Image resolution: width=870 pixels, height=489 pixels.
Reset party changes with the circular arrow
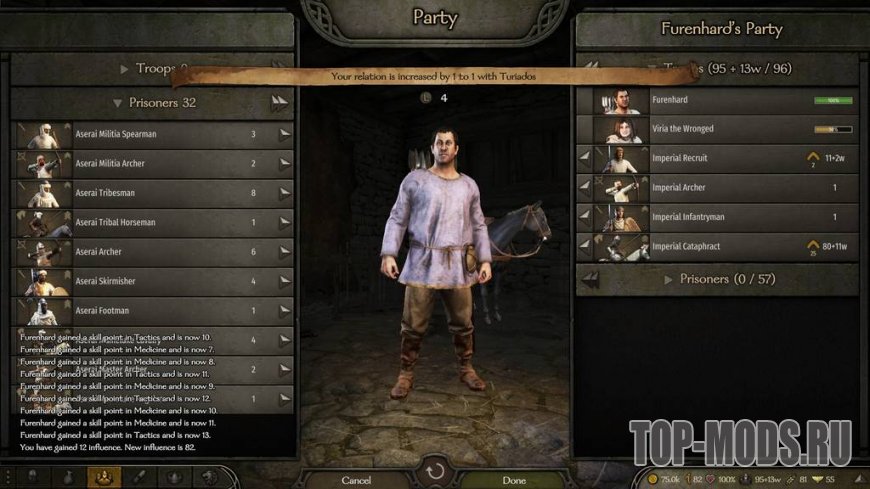click(x=435, y=472)
